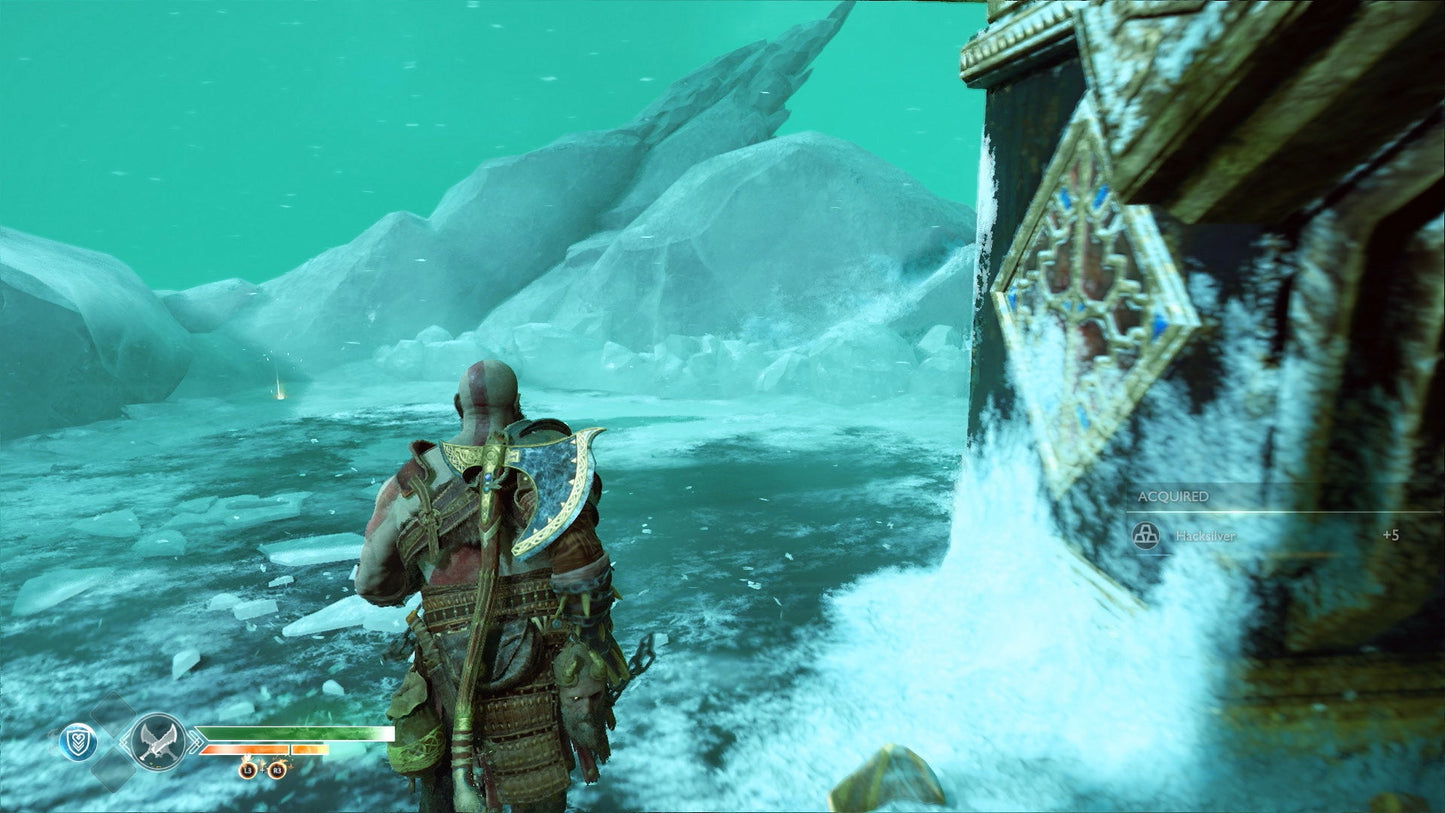1445x813 pixels.
Task: Click the R3 button prompt icon
Action: pos(278,770)
